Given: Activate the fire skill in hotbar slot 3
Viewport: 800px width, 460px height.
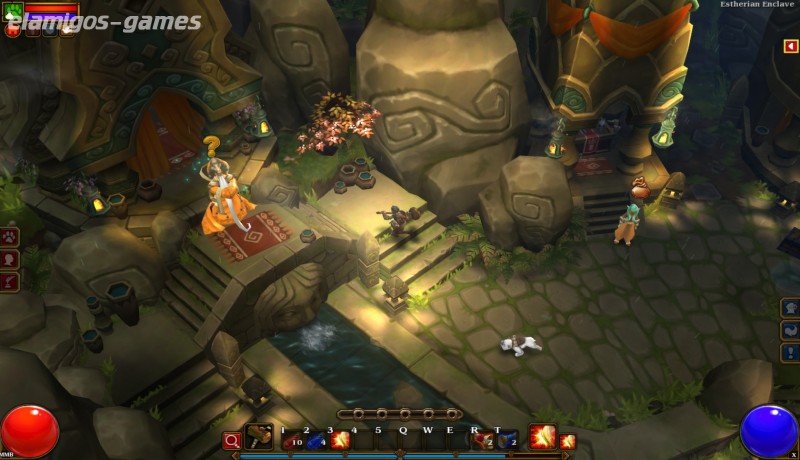Looking at the screenshot, I should point(340,440).
